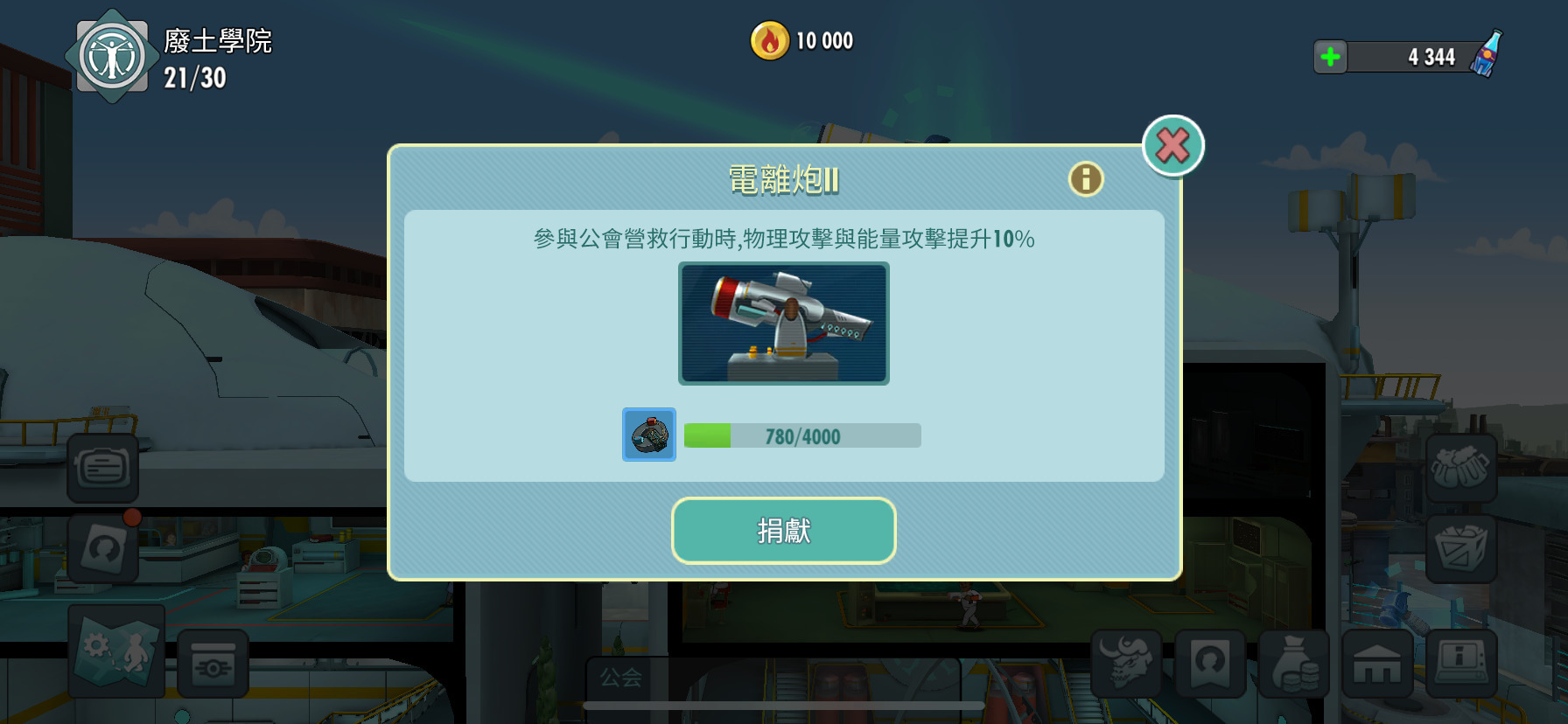Click the 780/4000 progress bar
The height and width of the screenshot is (724, 1568).
[x=801, y=435]
